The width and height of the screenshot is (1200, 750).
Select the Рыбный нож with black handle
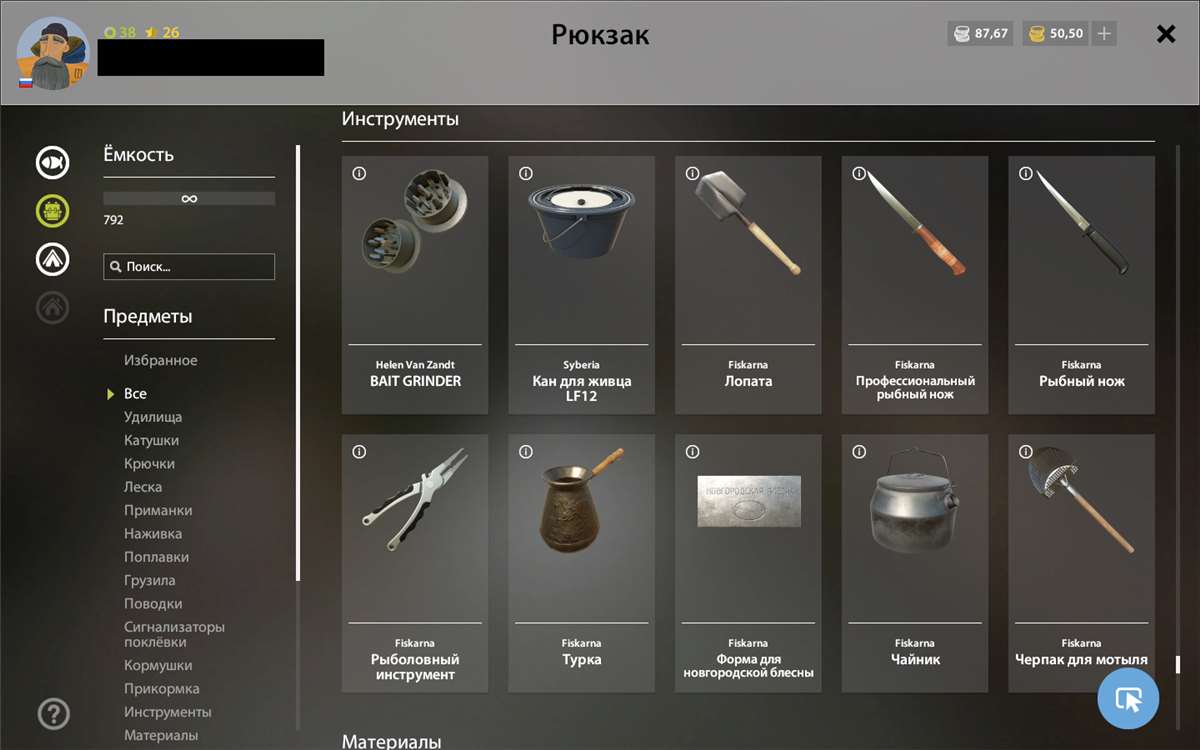pos(1081,284)
